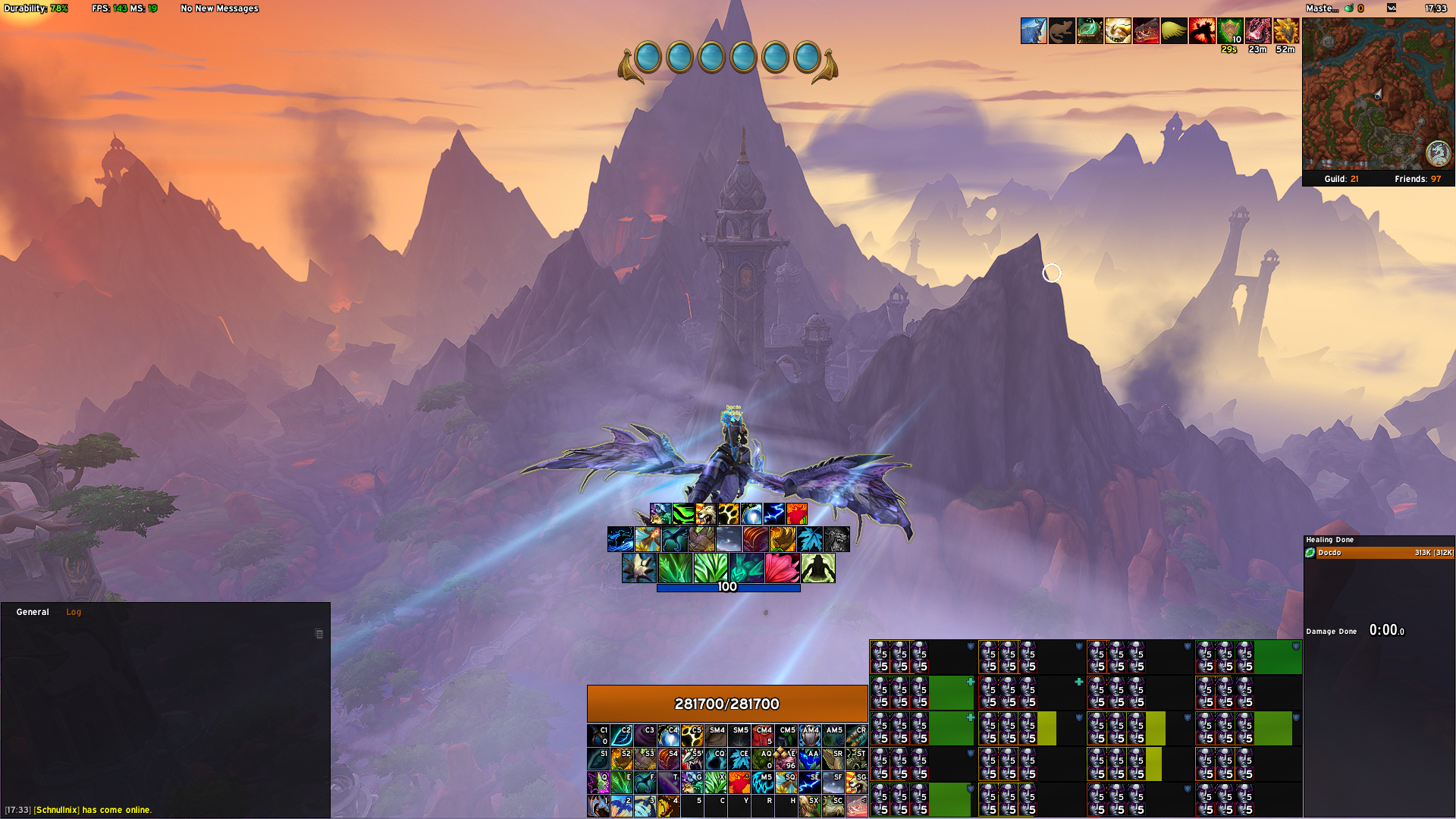
Task: Select the General chat tab
Action: [33, 612]
